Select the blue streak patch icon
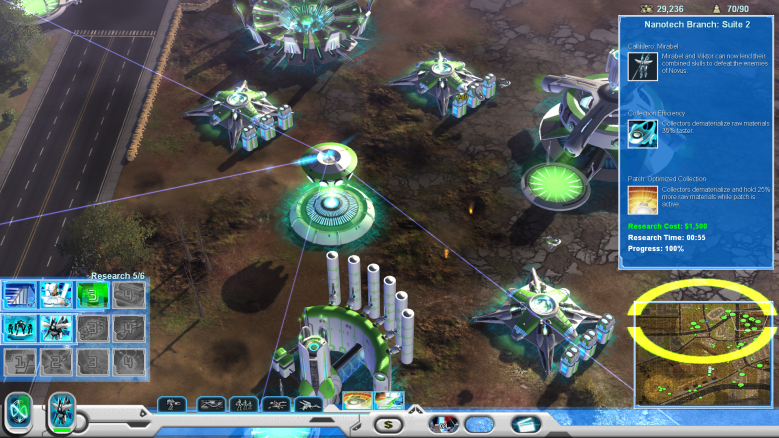Screen dimensions: 779x438 click(x=389, y=402)
